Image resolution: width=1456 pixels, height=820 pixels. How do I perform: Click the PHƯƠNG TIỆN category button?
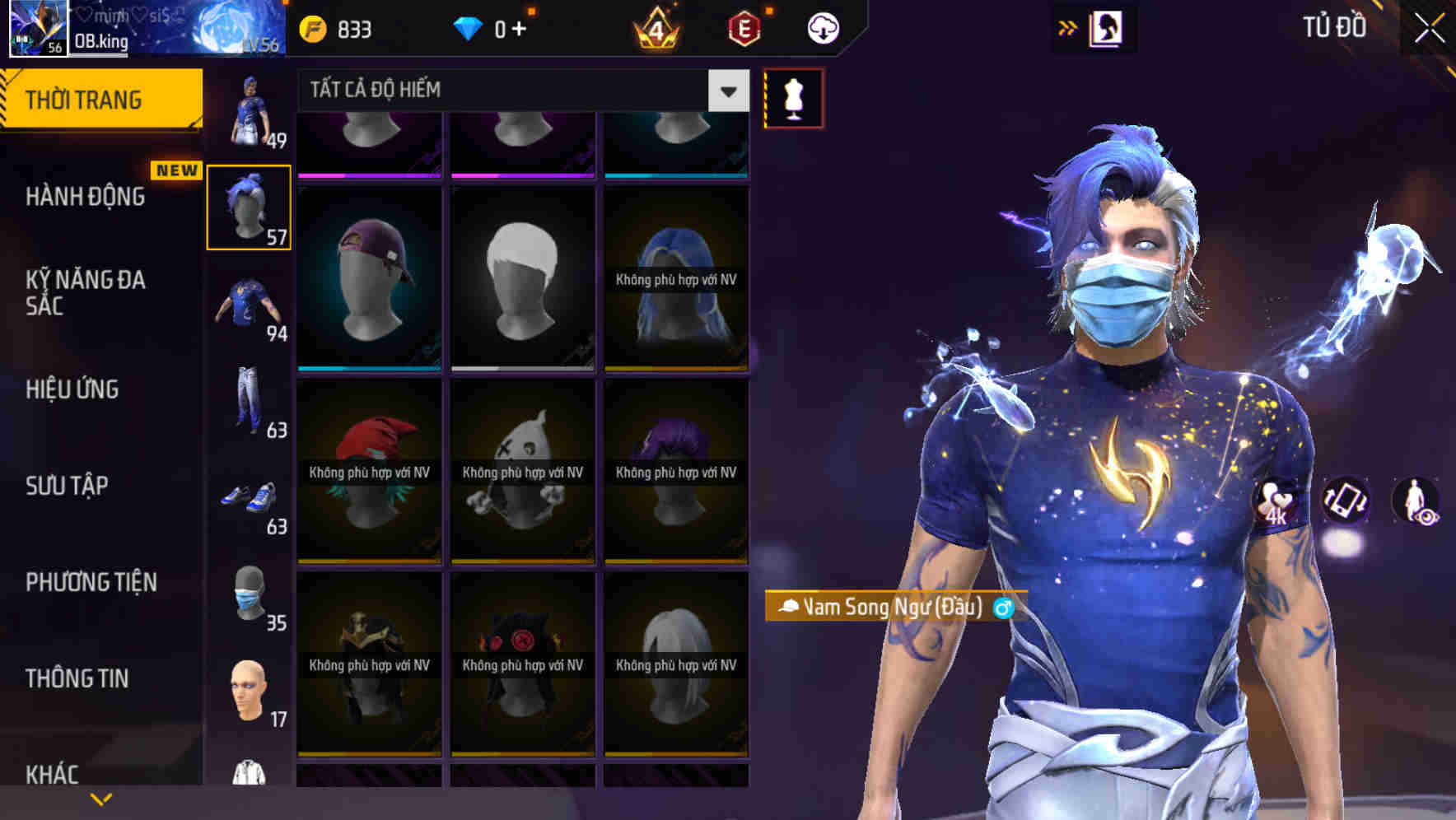point(91,582)
